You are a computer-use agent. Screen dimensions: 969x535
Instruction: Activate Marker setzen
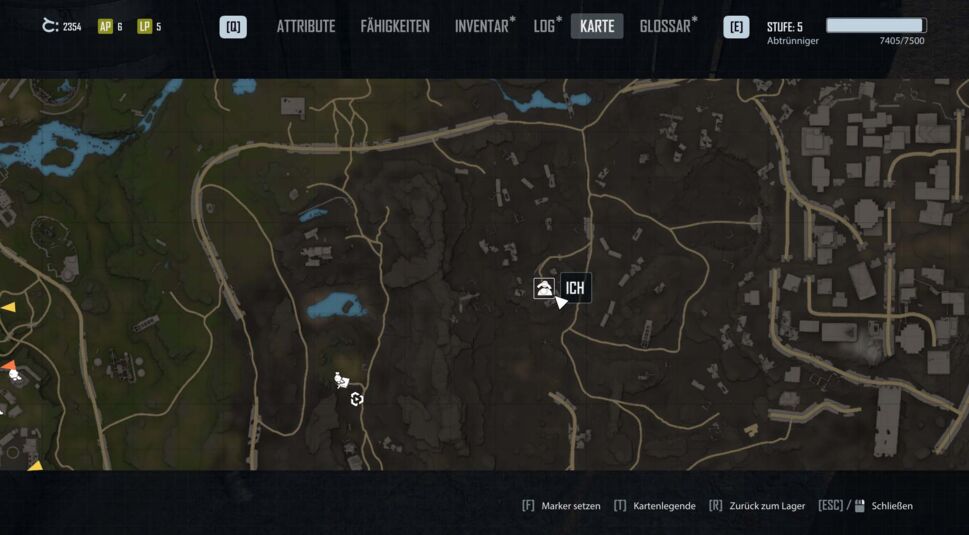click(x=570, y=506)
